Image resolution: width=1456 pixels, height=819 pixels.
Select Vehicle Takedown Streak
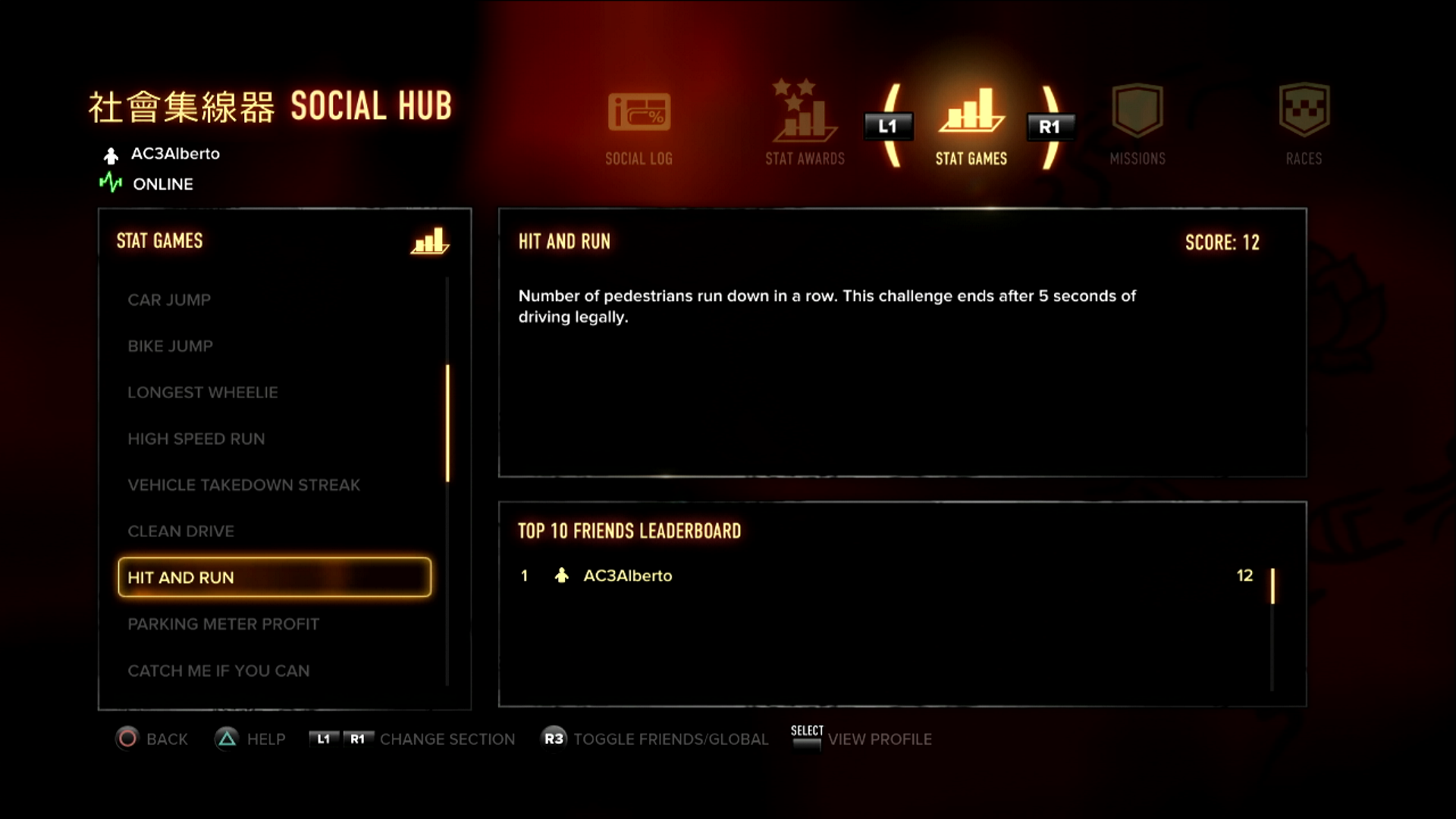pos(243,485)
